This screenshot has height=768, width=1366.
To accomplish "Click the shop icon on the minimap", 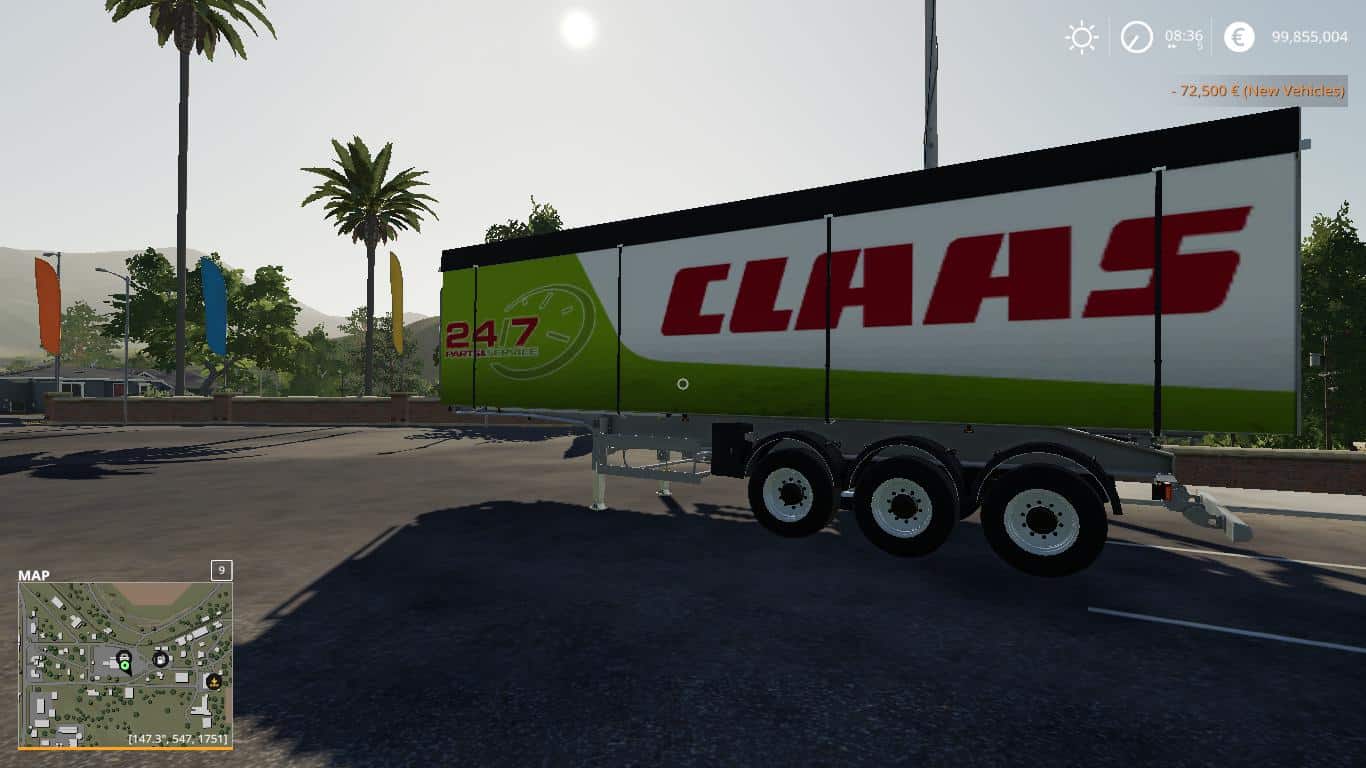I will coord(160,659).
